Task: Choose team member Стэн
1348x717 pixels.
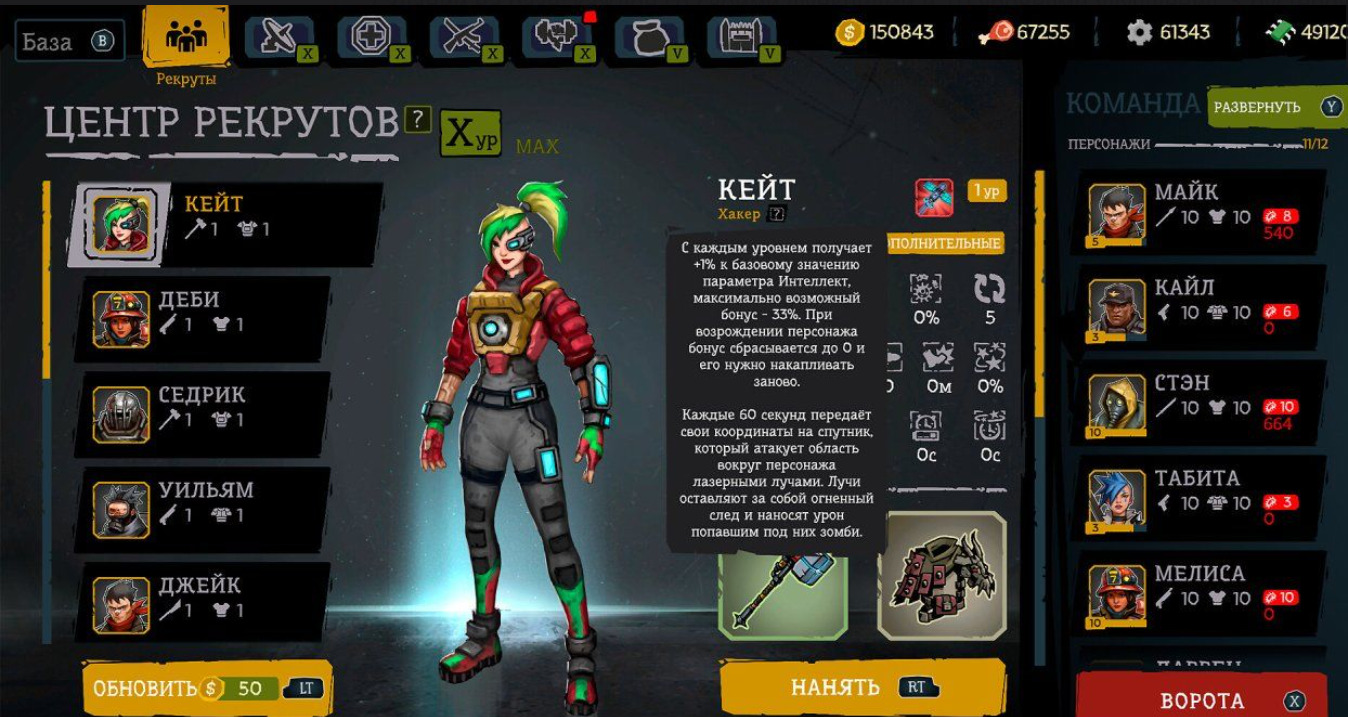Action: click(x=1203, y=402)
